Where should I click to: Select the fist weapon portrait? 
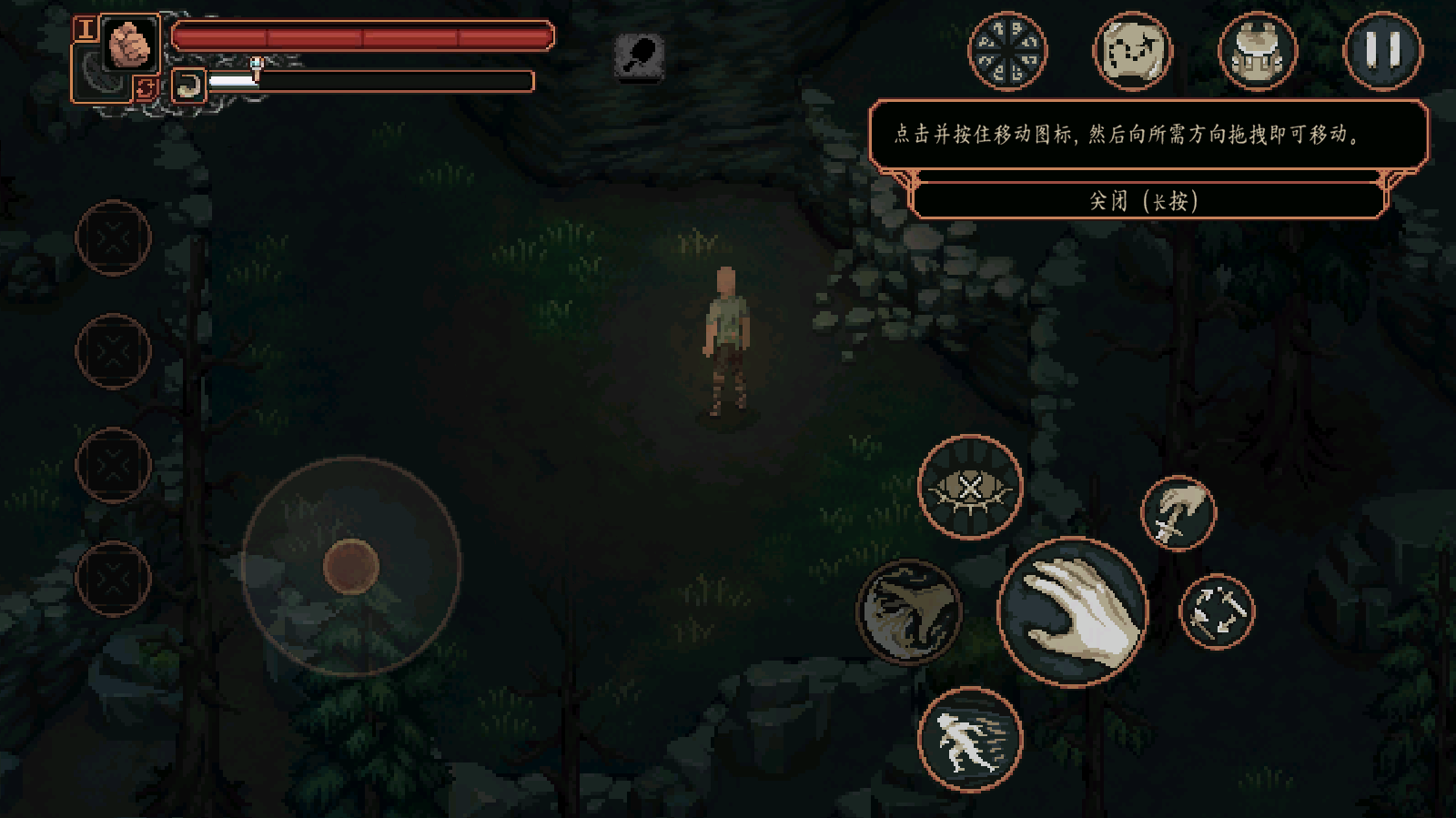[130, 43]
